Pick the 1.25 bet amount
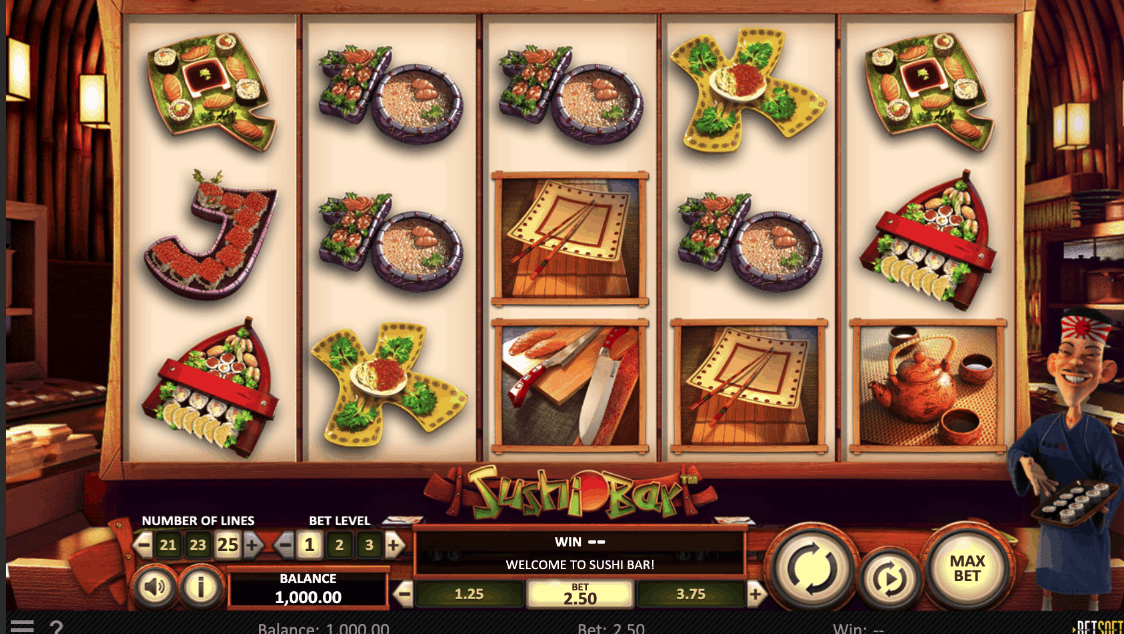Viewport: 1124px width, 634px height. (x=468, y=594)
